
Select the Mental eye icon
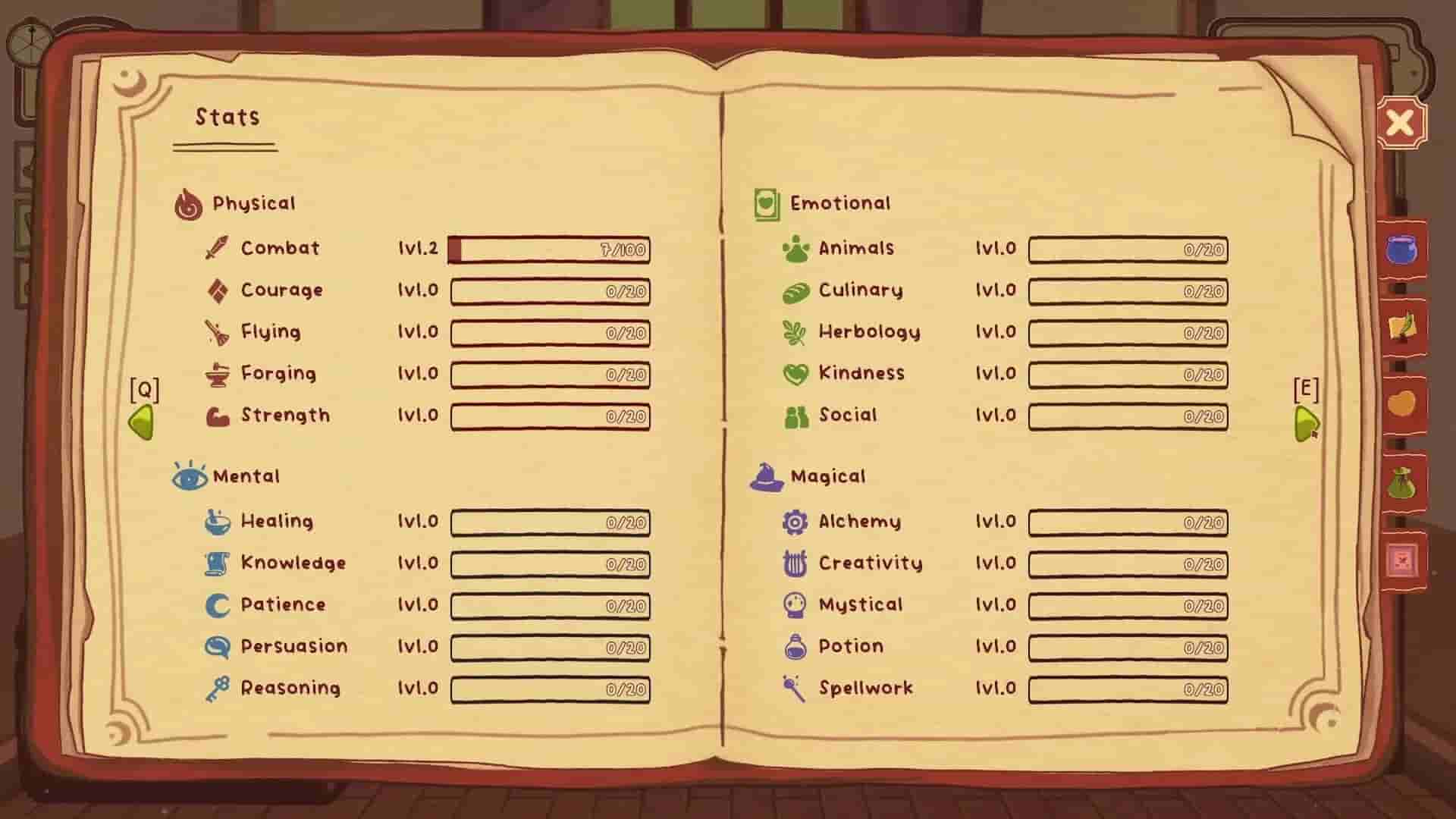190,475
